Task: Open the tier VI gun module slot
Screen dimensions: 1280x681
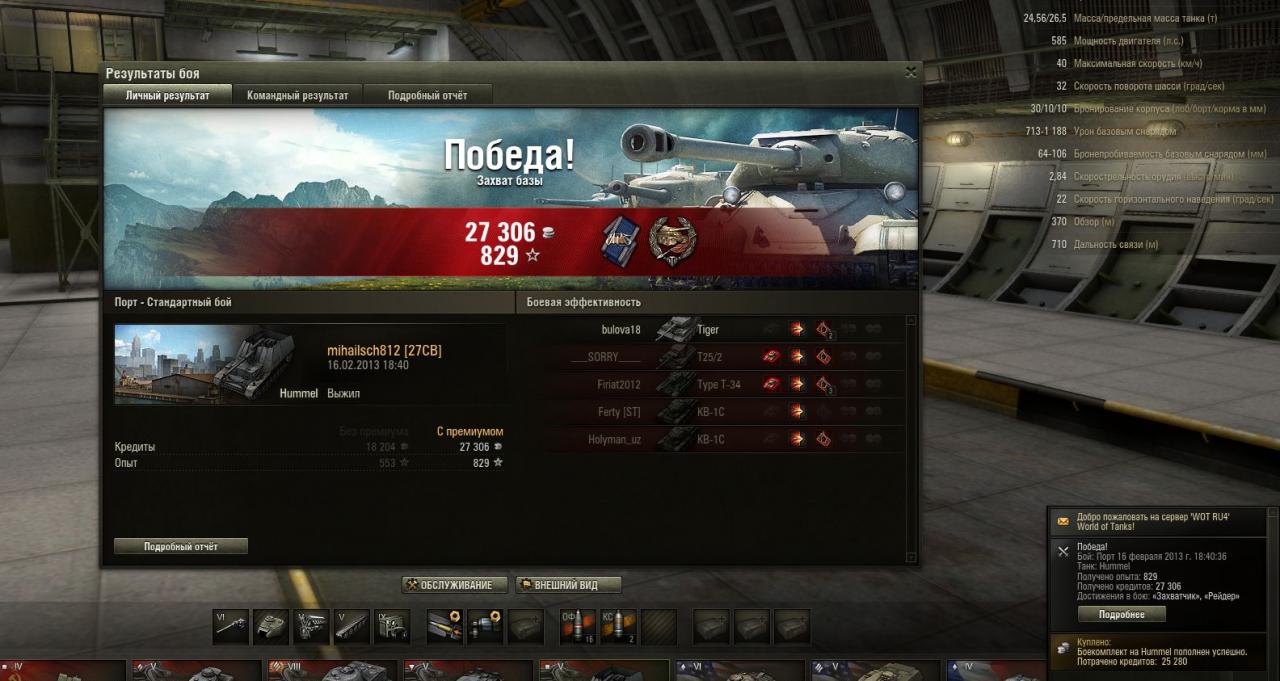Action: click(x=230, y=627)
